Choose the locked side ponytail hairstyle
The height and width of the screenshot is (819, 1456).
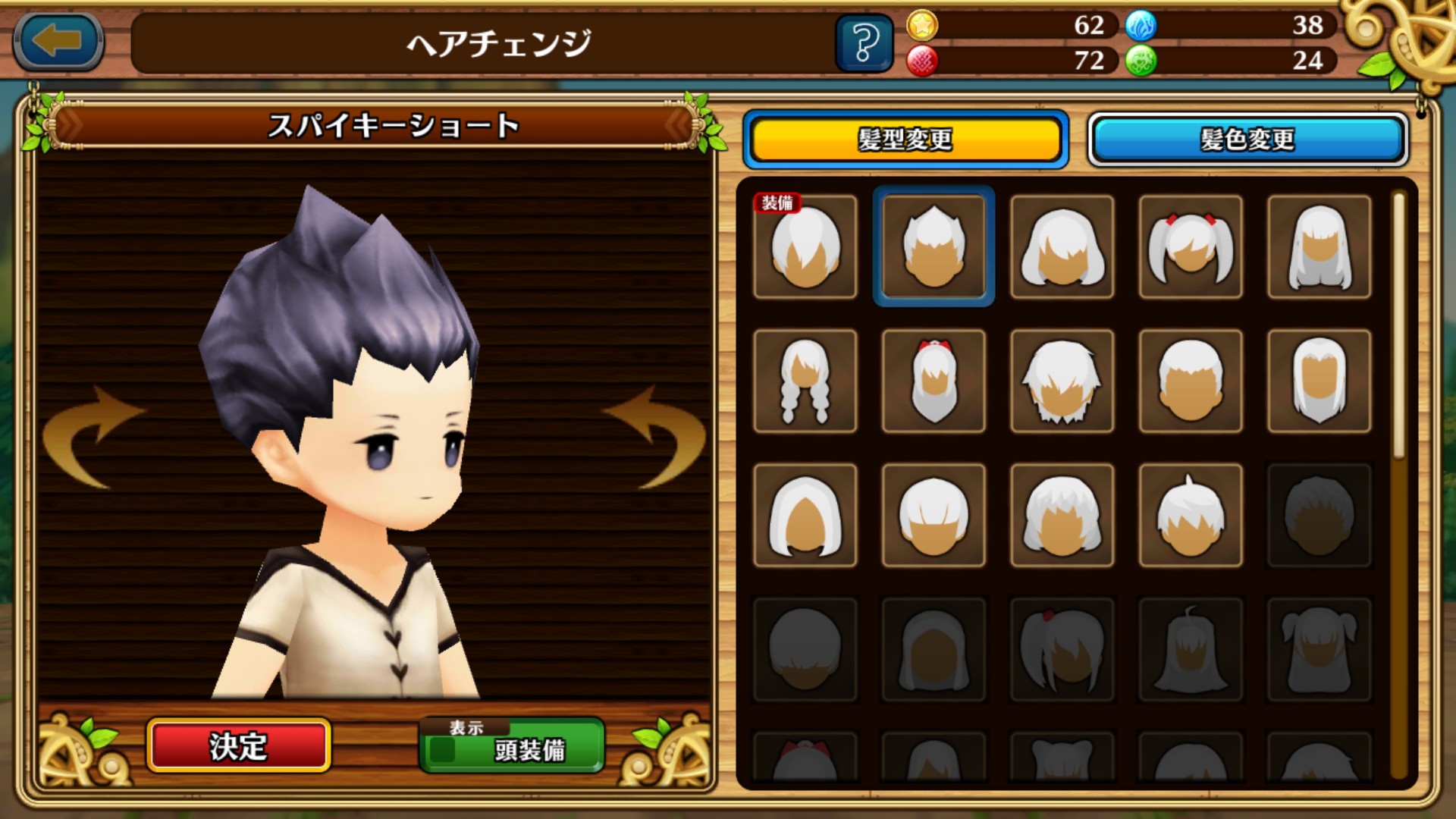coord(1062,650)
